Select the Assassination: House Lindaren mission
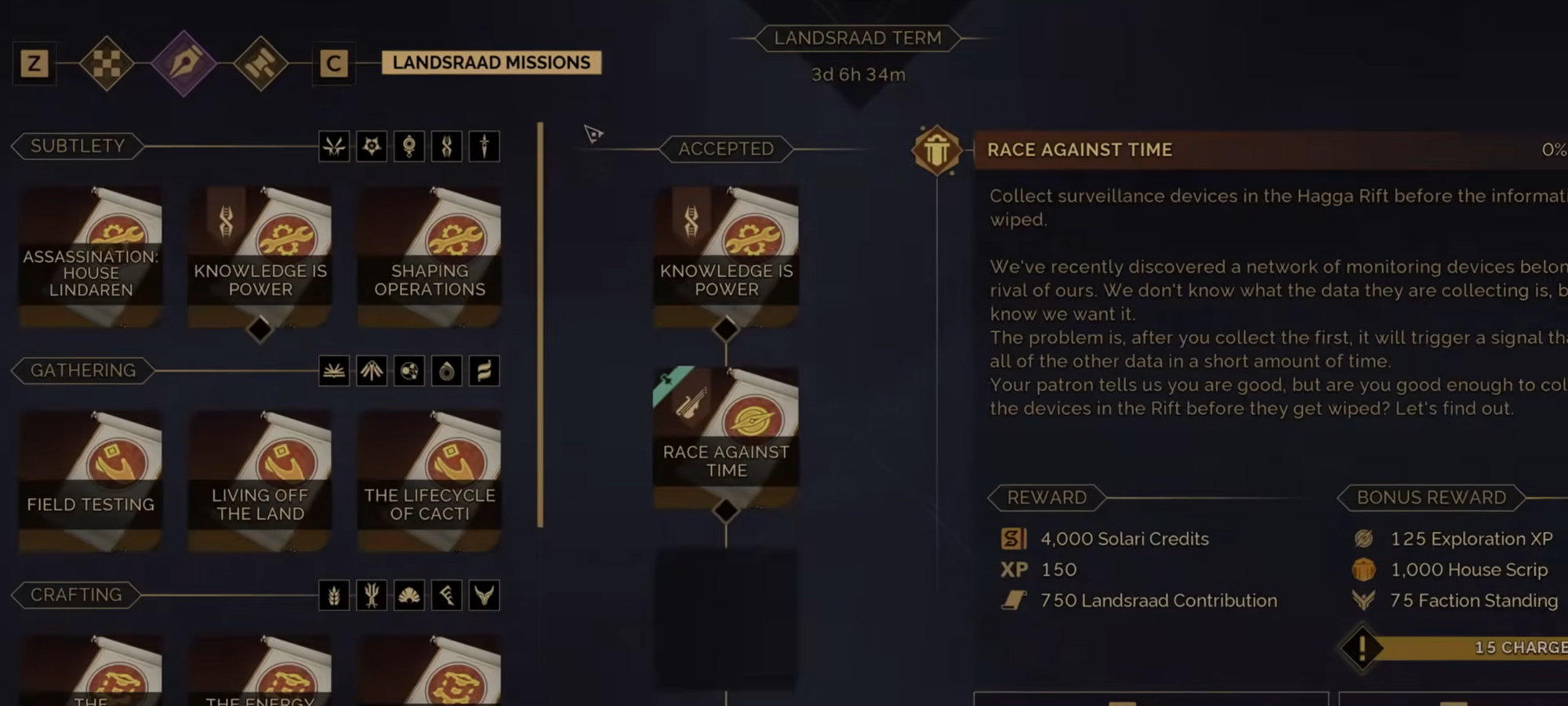This screenshot has height=706, width=1568. click(91, 256)
